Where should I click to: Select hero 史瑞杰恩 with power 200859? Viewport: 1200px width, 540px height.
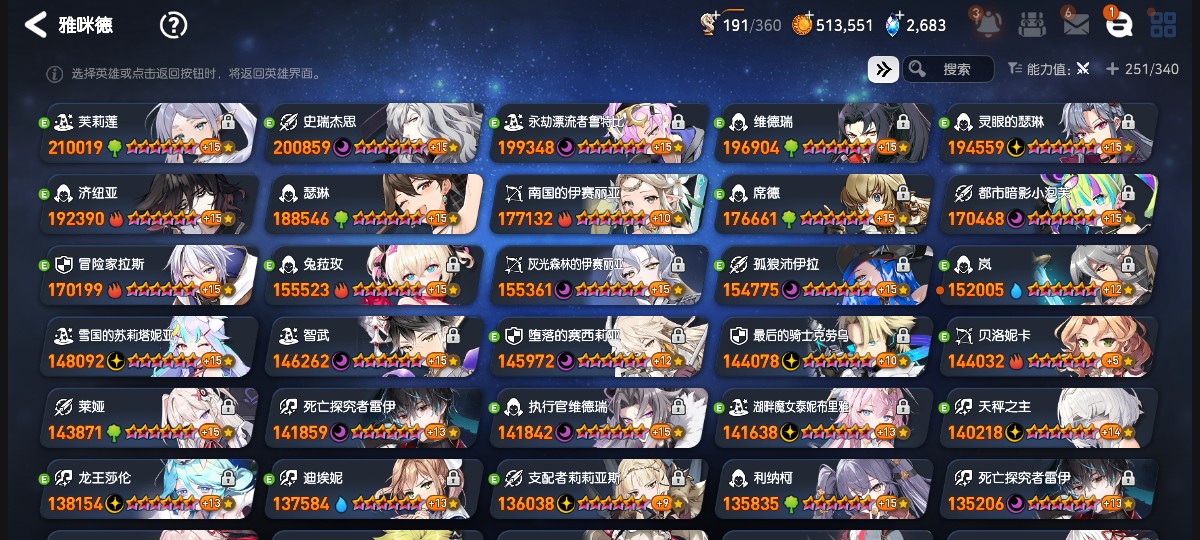point(373,134)
